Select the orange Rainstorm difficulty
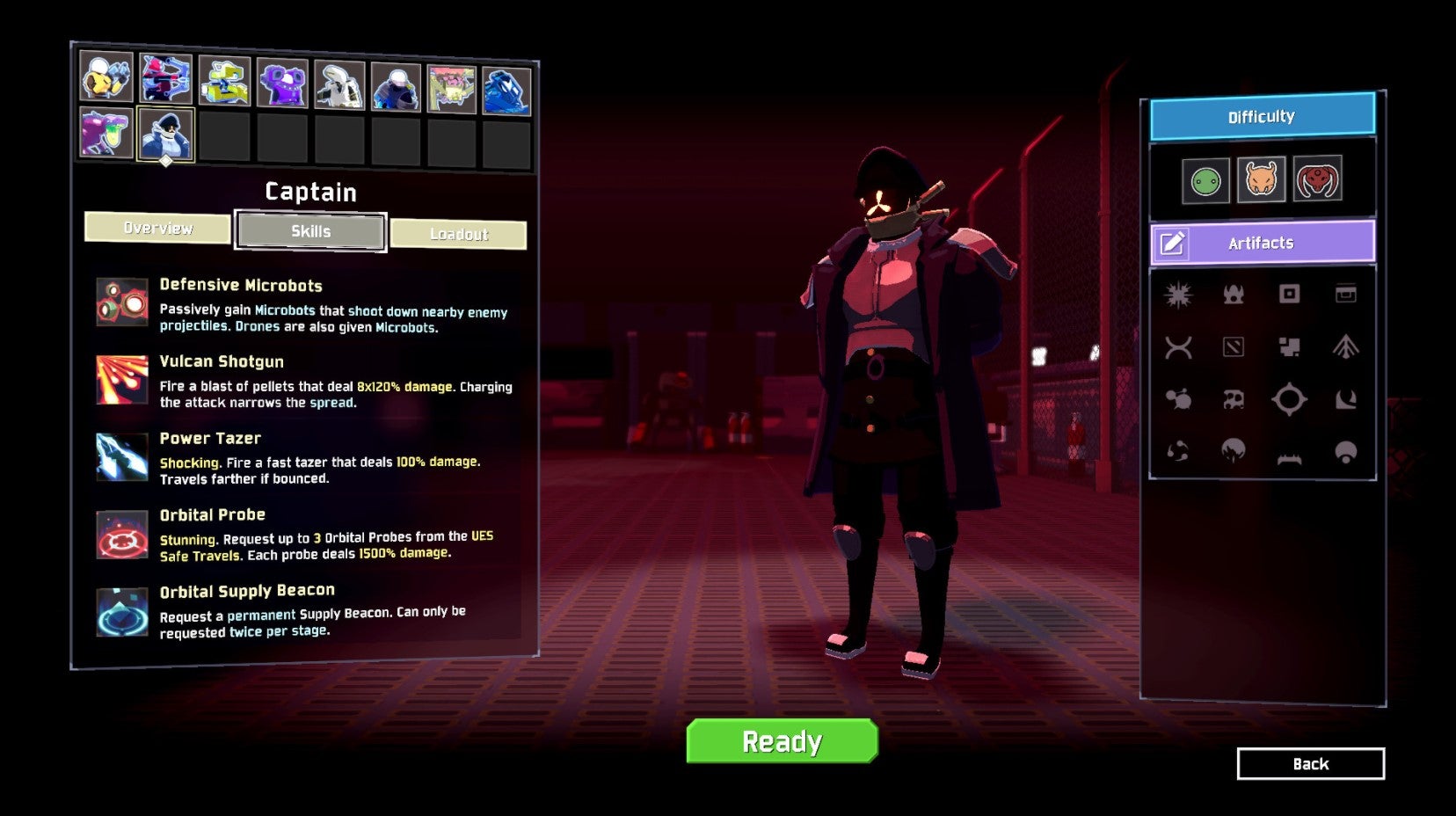Viewport: 1456px width, 816px height. click(1262, 179)
